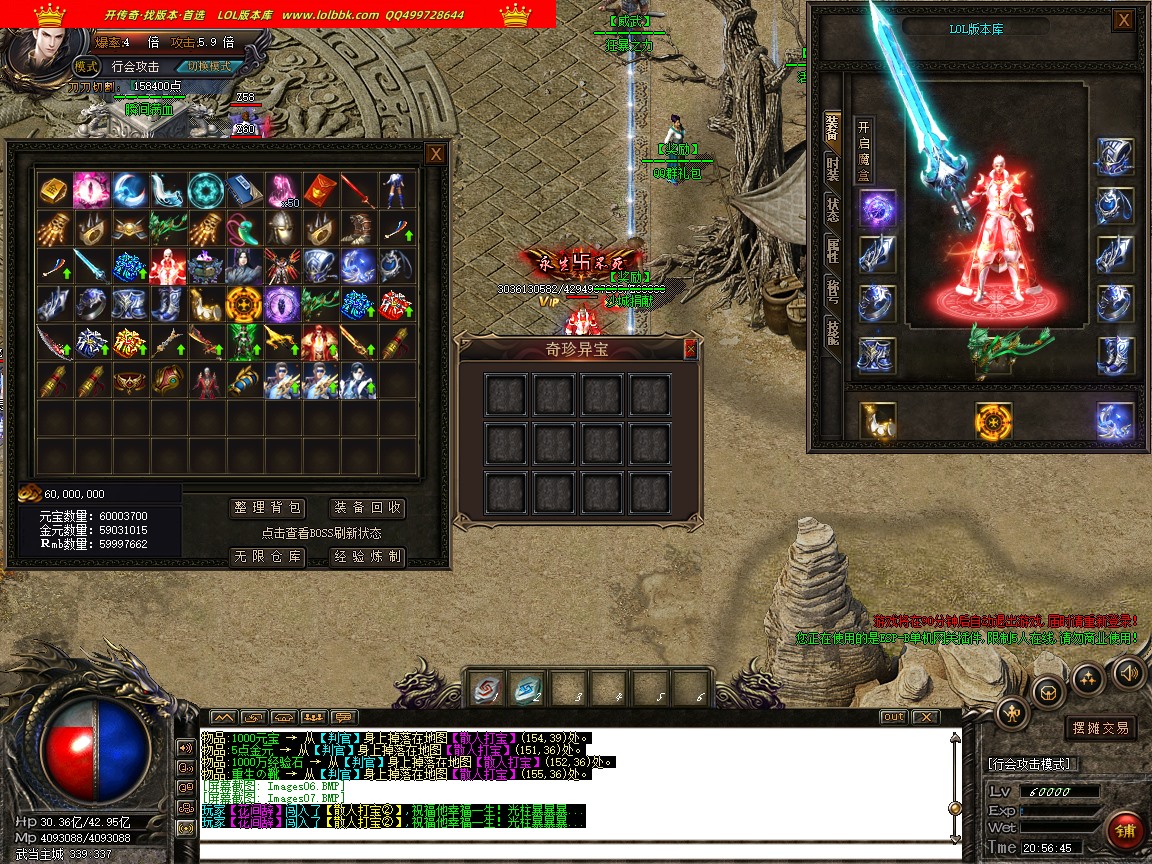Click the 整理背包 sort bag button
Image resolution: width=1152 pixels, height=864 pixels.
coord(267,508)
